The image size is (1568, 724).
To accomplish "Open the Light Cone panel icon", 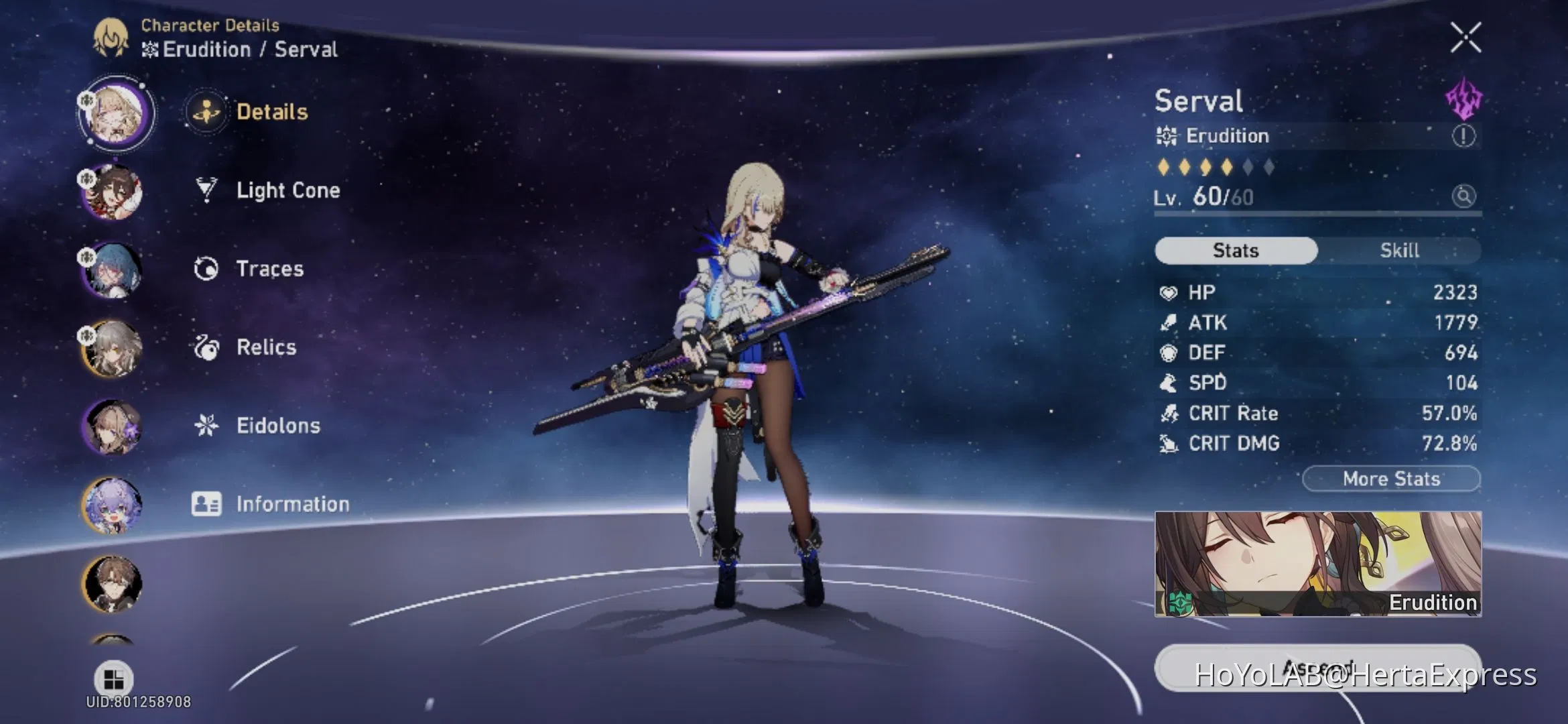I will pyautogui.click(x=206, y=190).
